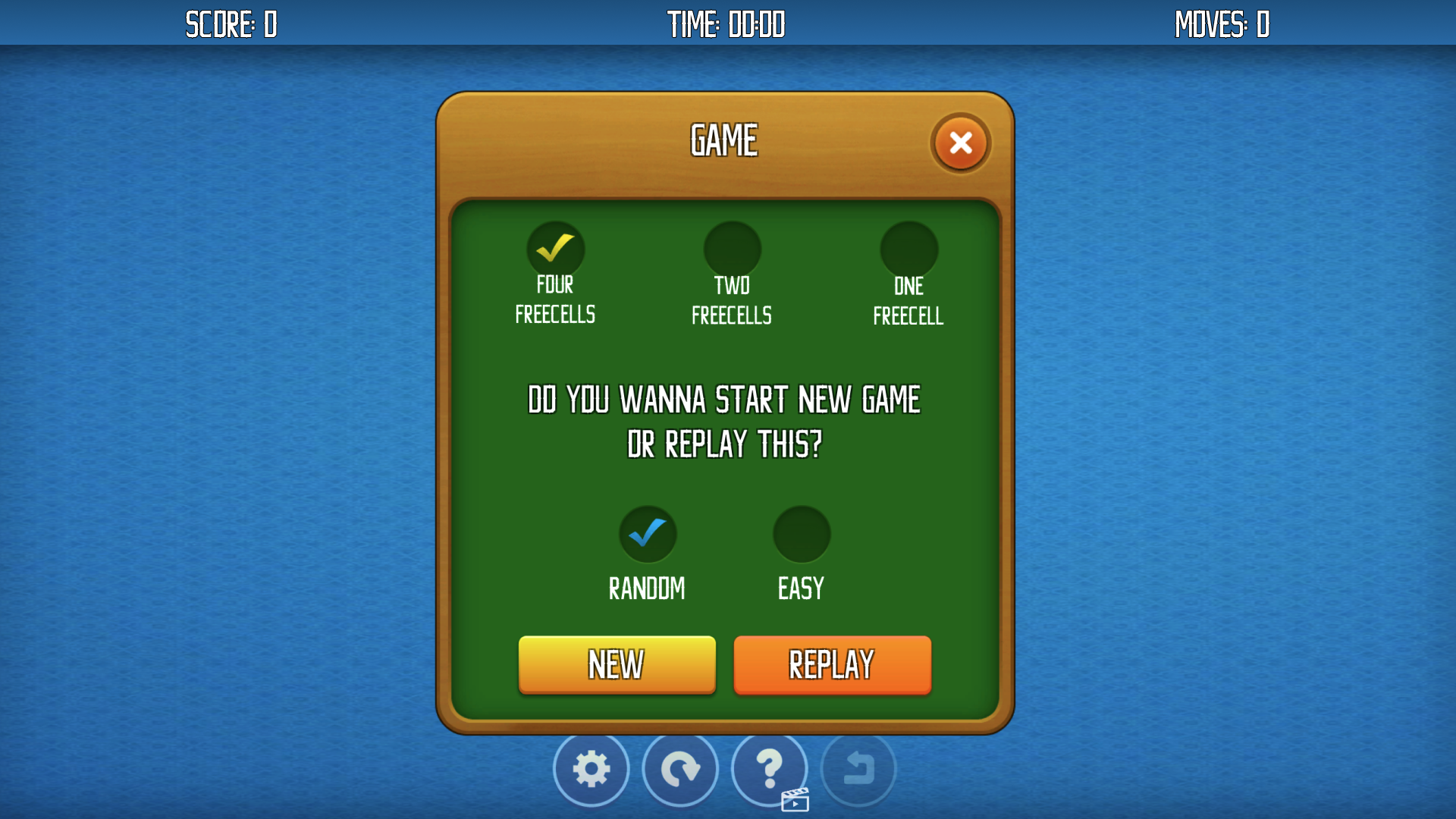Click the blue checkmark on Random
1456x819 pixels.
click(x=648, y=534)
